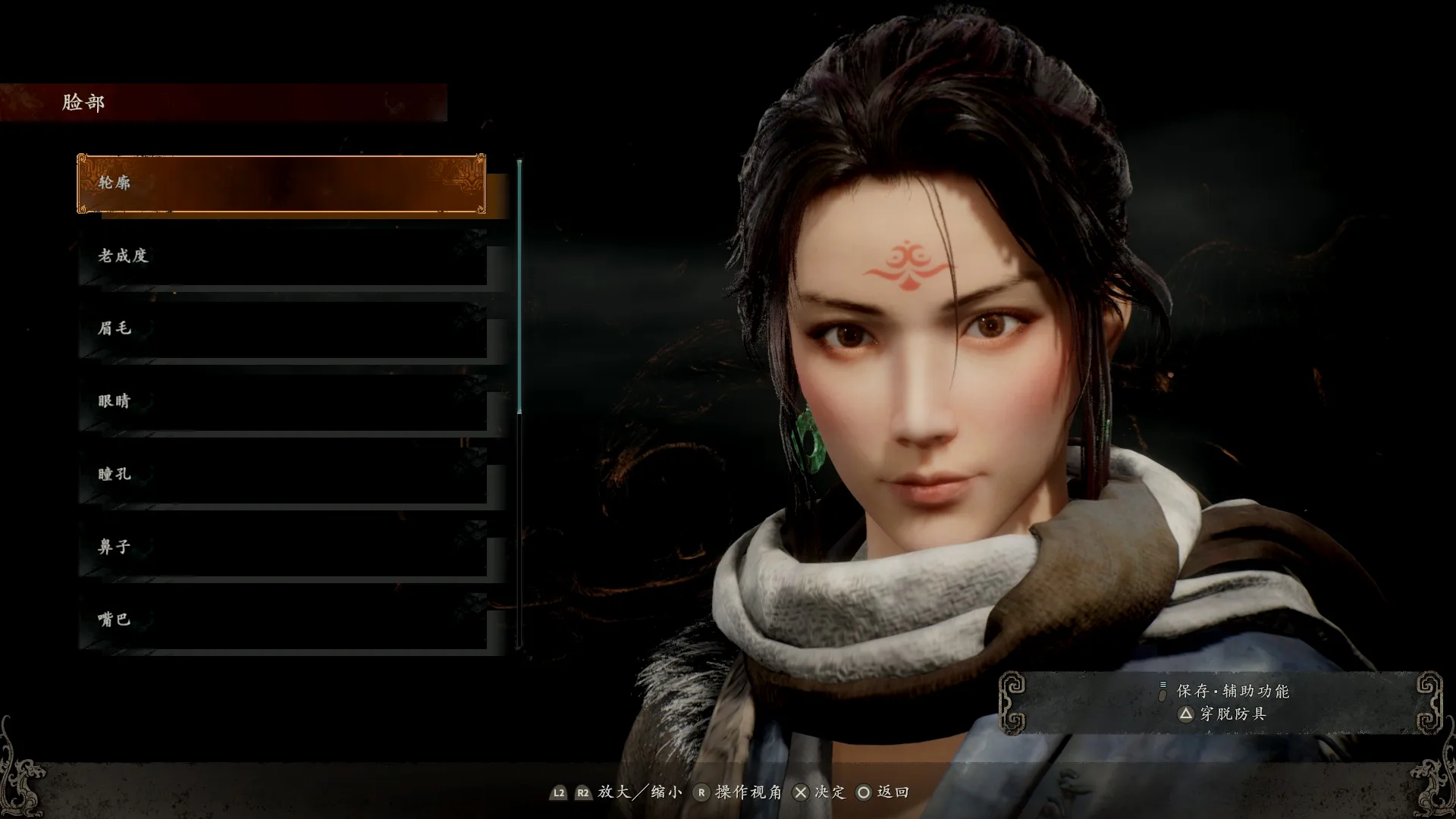Select the 瞳孔 (pupils) entry
The image size is (1456, 819).
282,475
